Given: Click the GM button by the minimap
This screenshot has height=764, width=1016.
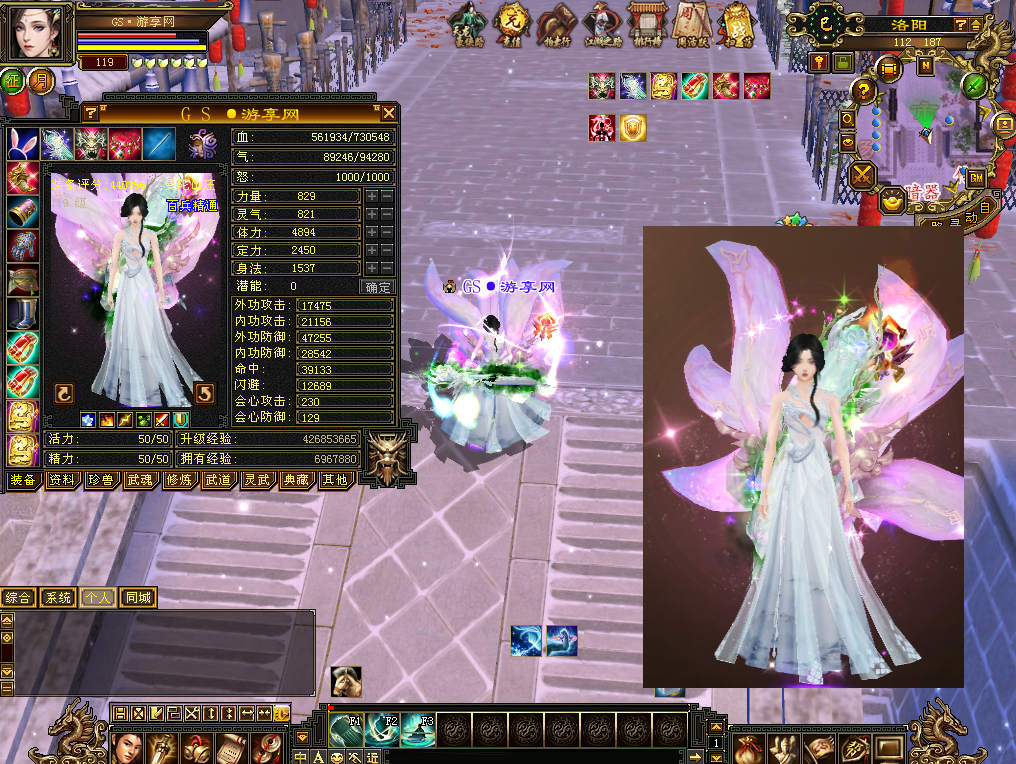Looking at the screenshot, I should [x=976, y=178].
